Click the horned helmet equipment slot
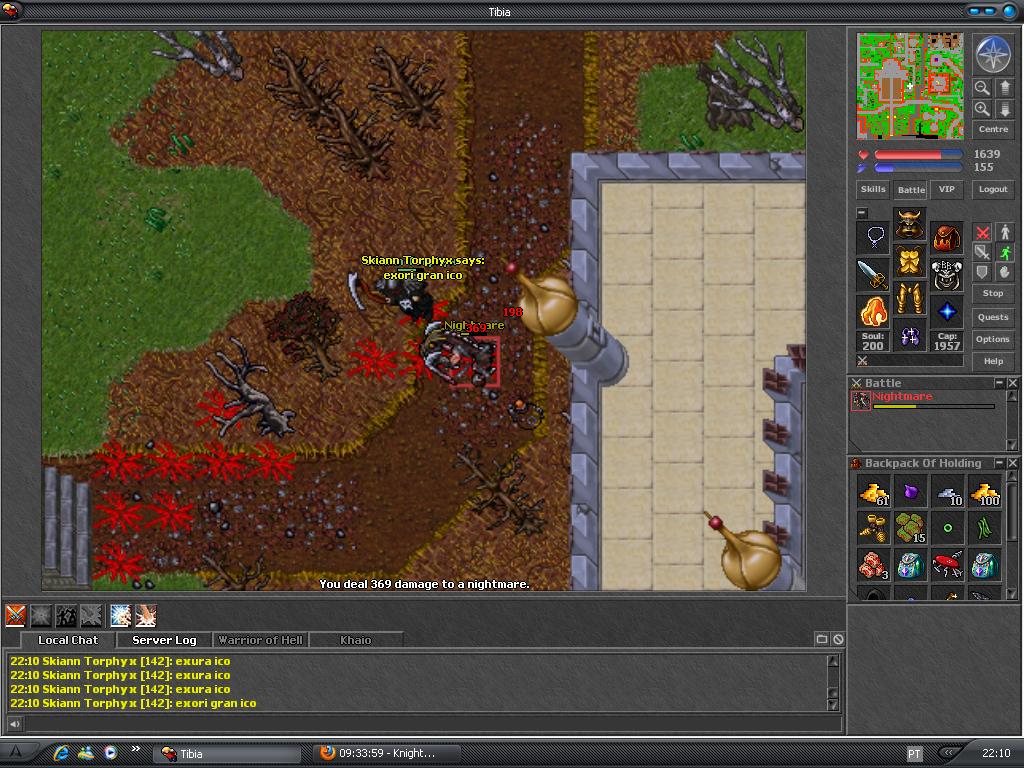This screenshot has height=768, width=1024. (909, 224)
